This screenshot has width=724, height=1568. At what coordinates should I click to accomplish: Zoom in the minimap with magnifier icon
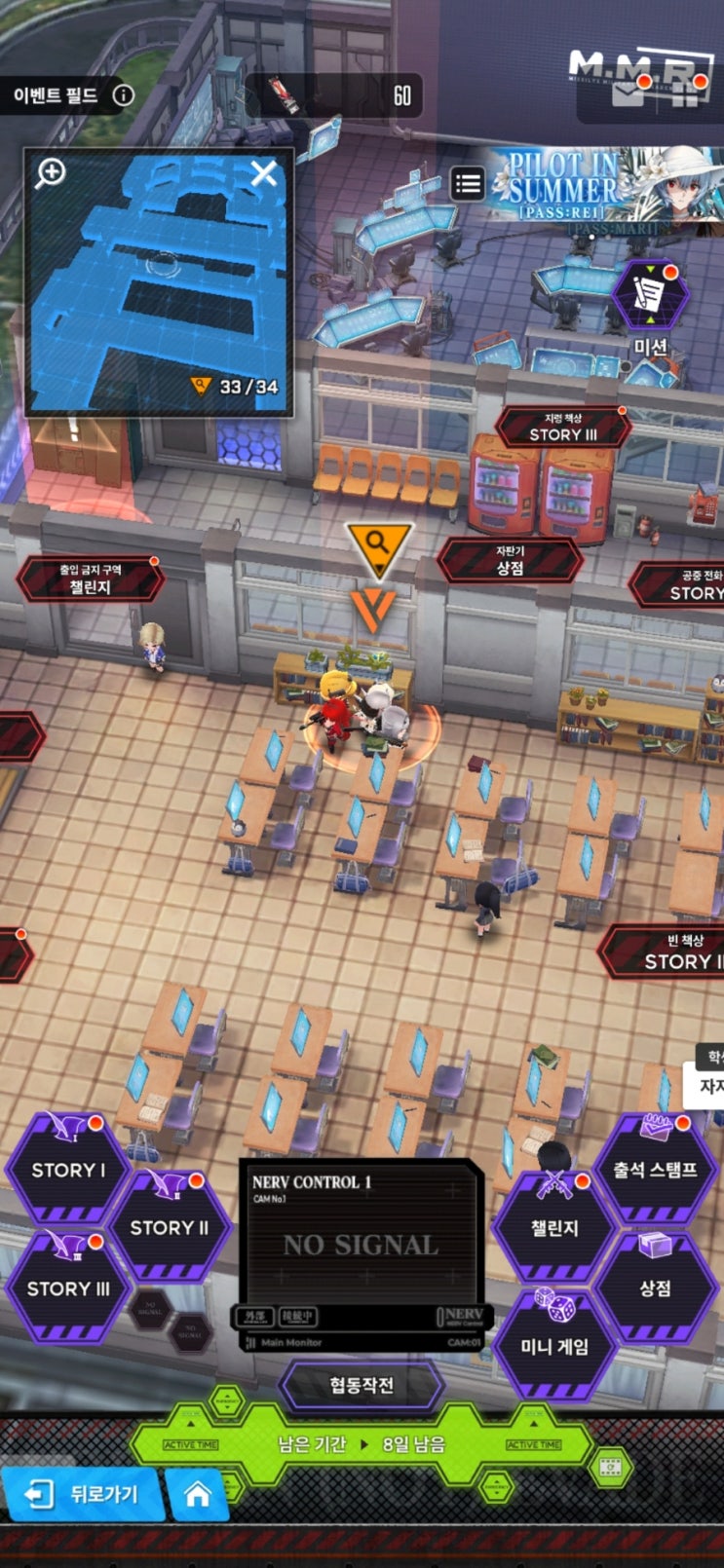[51, 173]
